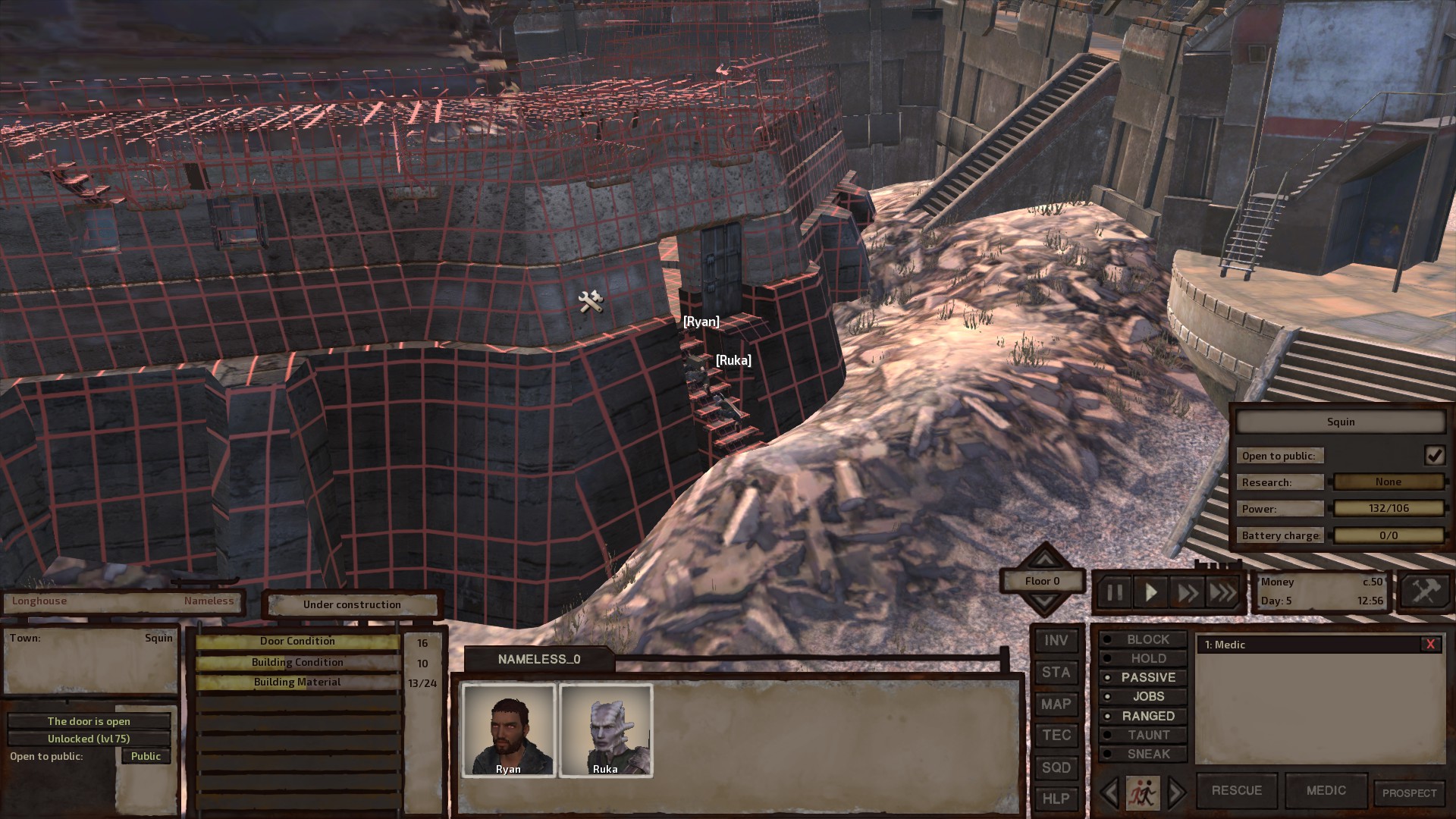
Task: Open the STA stats panel
Action: (x=1056, y=672)
